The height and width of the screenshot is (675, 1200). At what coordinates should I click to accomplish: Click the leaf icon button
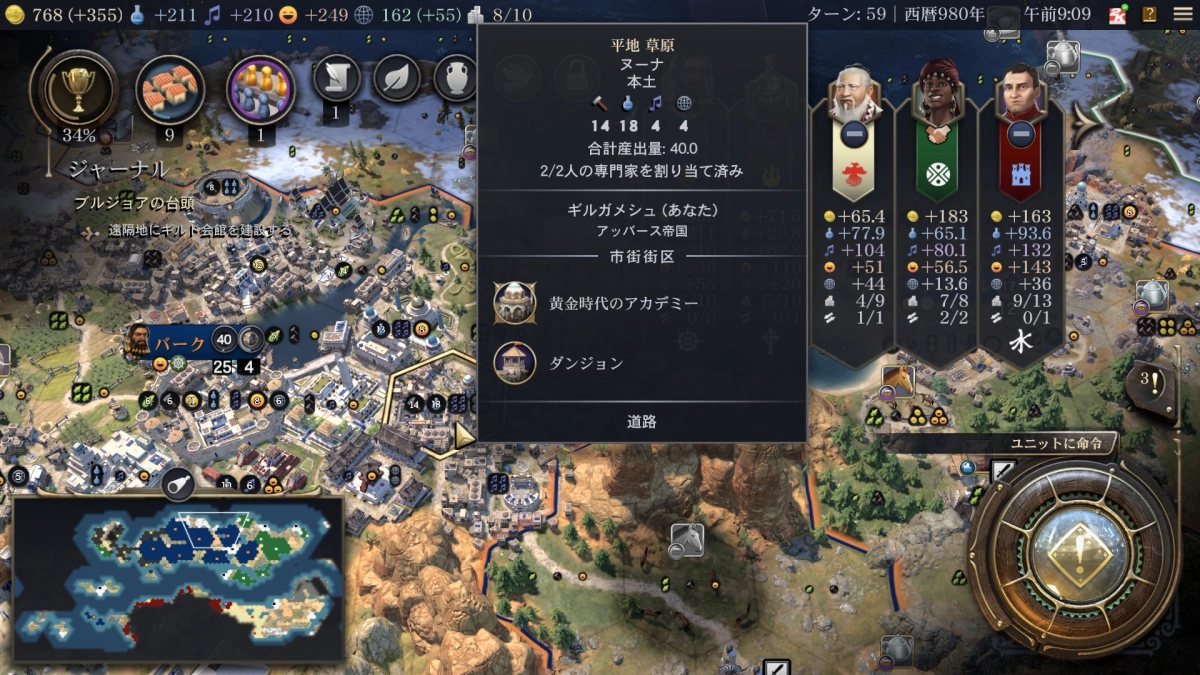coord(397,78)
